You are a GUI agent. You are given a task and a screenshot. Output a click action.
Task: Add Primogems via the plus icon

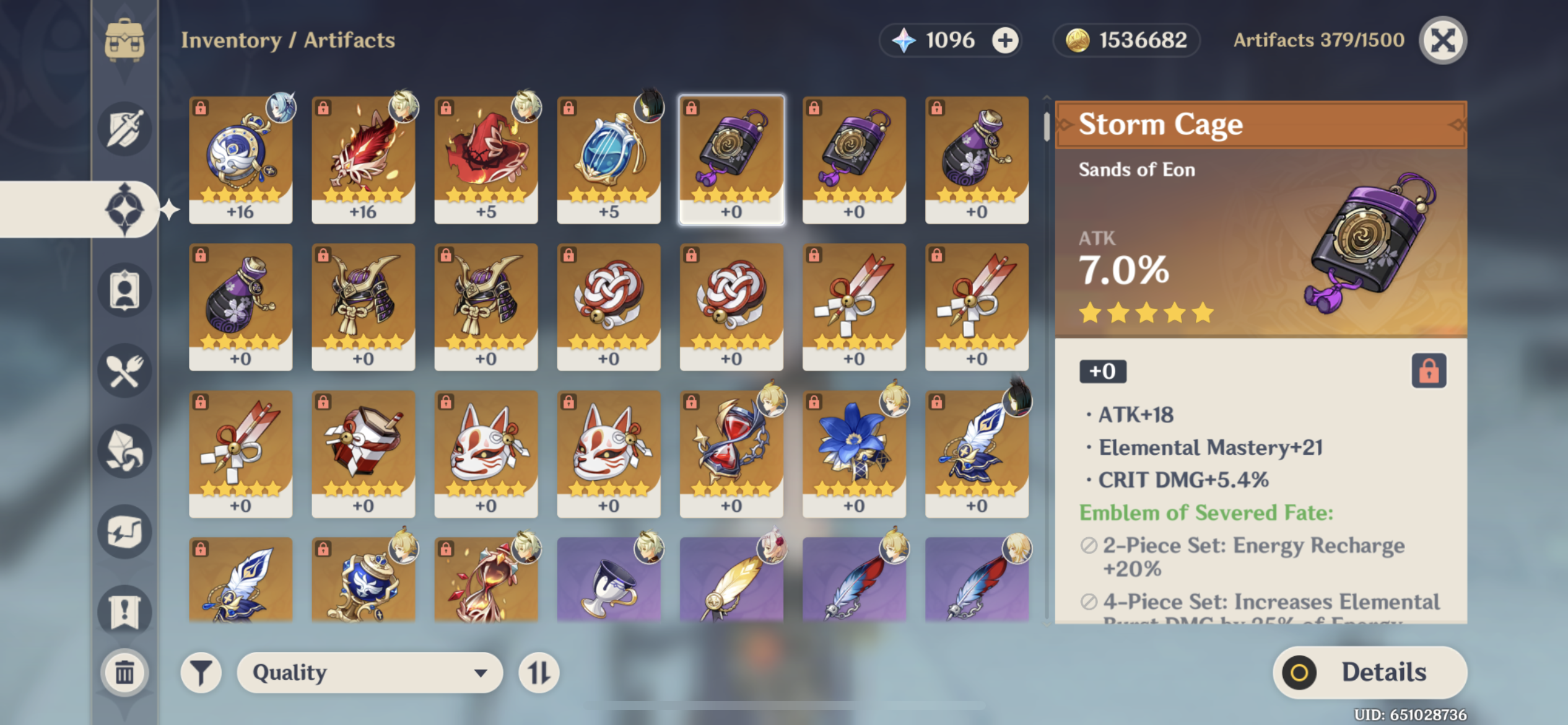click(1004, 40)
